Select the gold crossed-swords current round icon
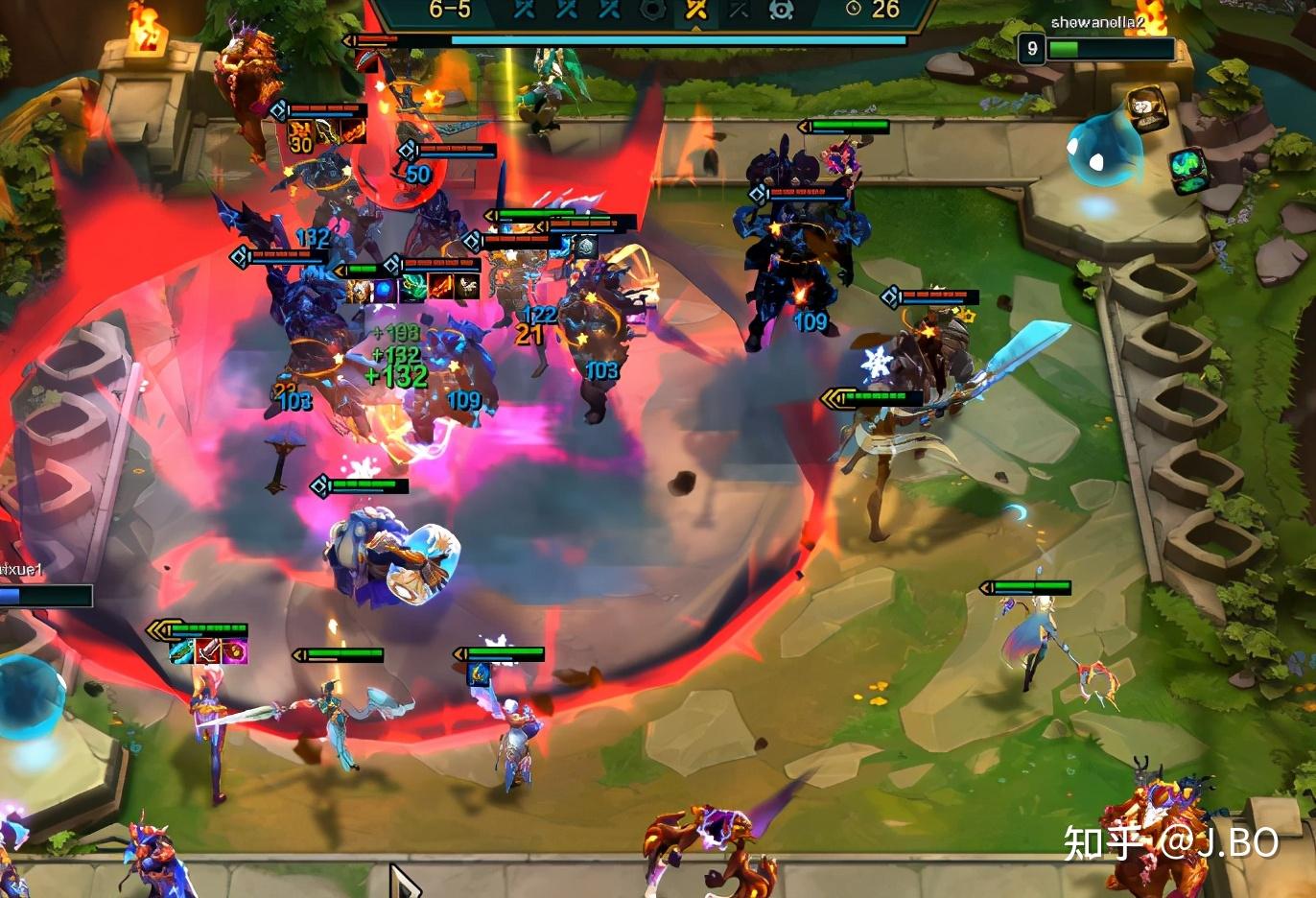Image resolution: width=1316 pixels, height=898 pixels. click(695, 10)
